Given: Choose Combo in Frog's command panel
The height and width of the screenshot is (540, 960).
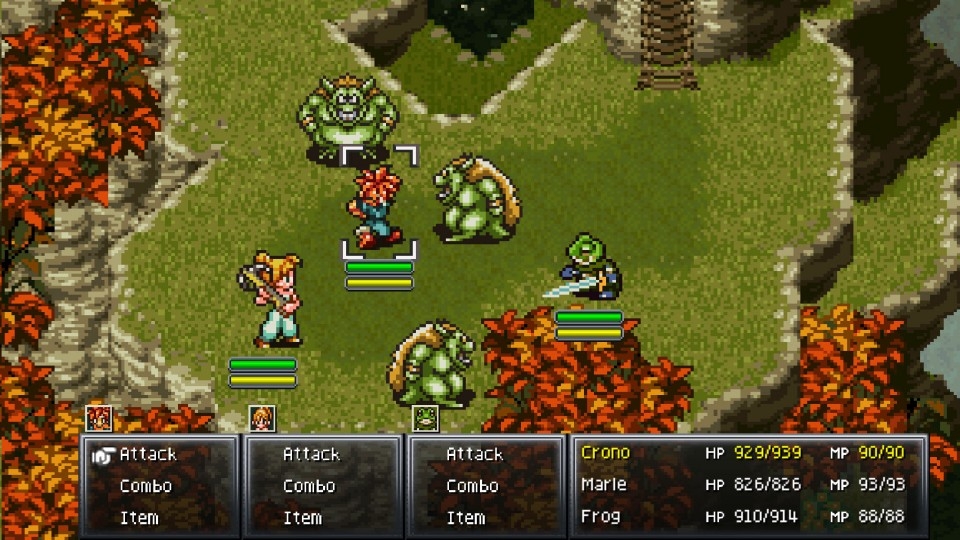Looking at the screenshot, I should click(472, 486).
